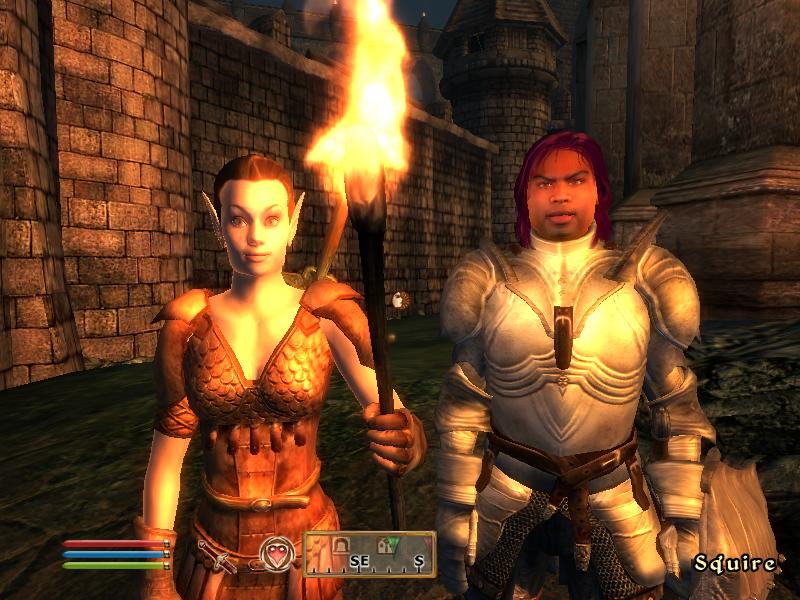800x600 pixels.
Task: Click the compass bar
Action: (370, 554)
